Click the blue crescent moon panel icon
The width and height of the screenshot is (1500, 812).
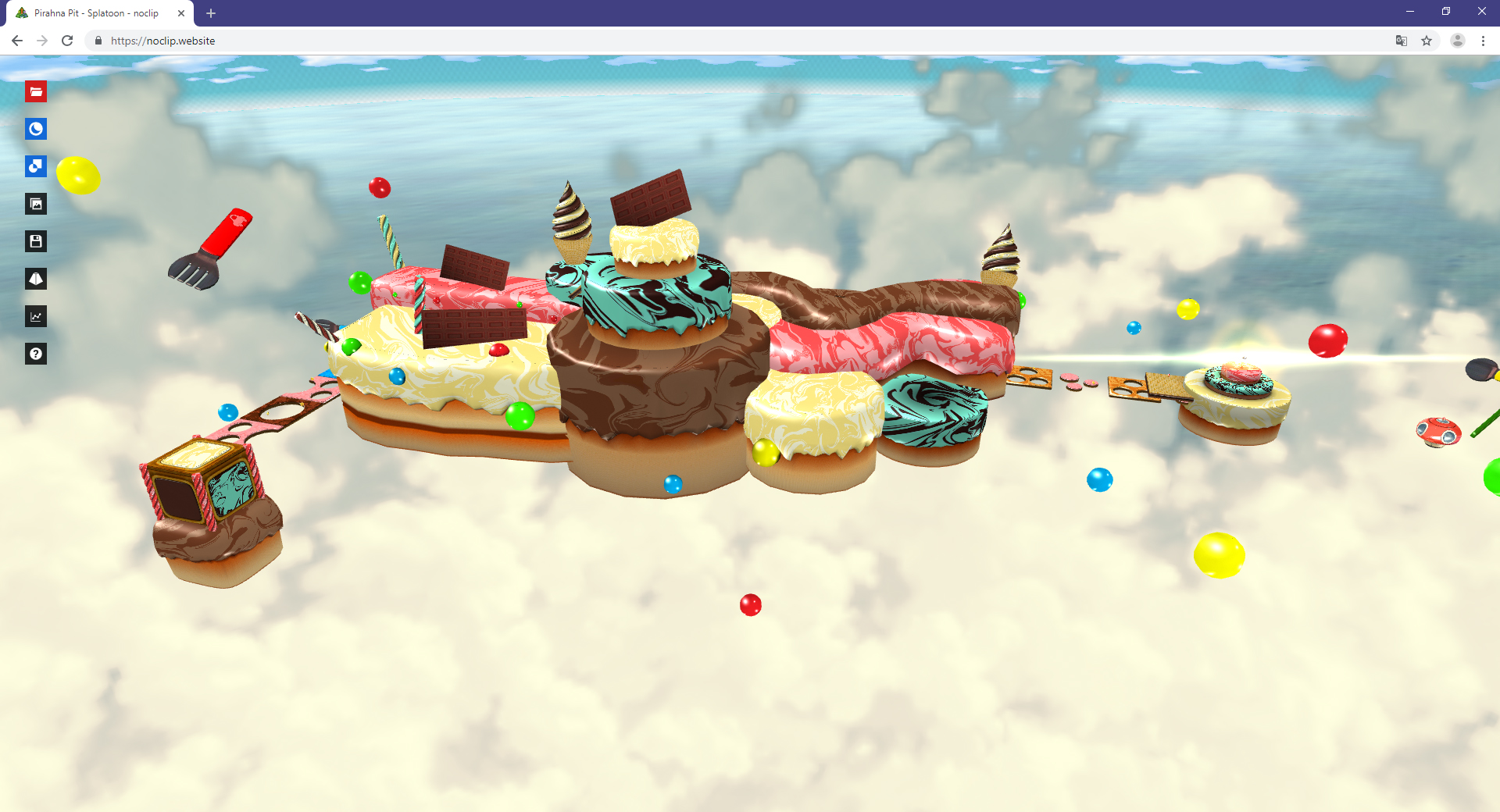pos(36,130)
